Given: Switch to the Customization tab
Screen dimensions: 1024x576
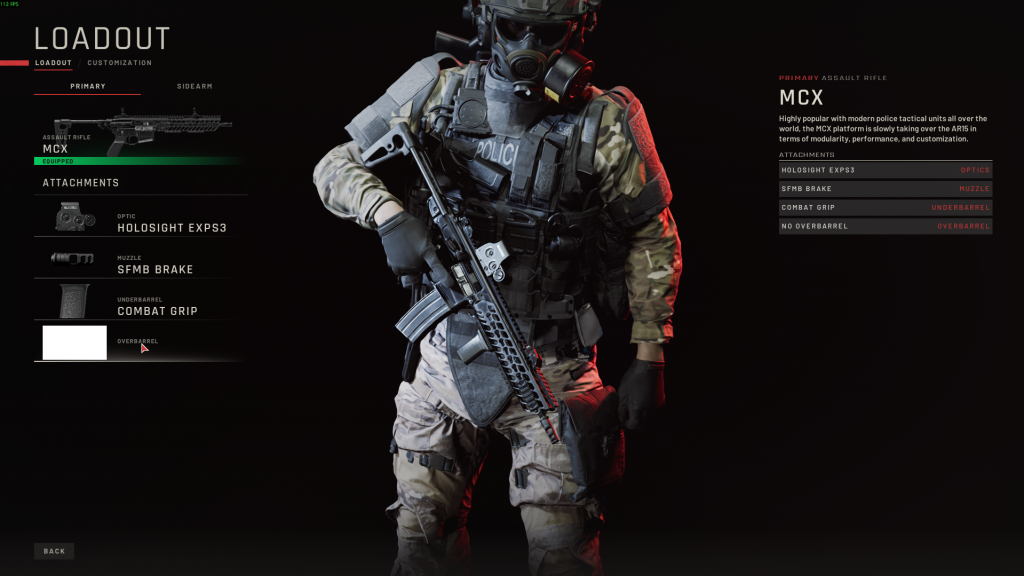Looking at the screenshot, I should tap(119, 63).
